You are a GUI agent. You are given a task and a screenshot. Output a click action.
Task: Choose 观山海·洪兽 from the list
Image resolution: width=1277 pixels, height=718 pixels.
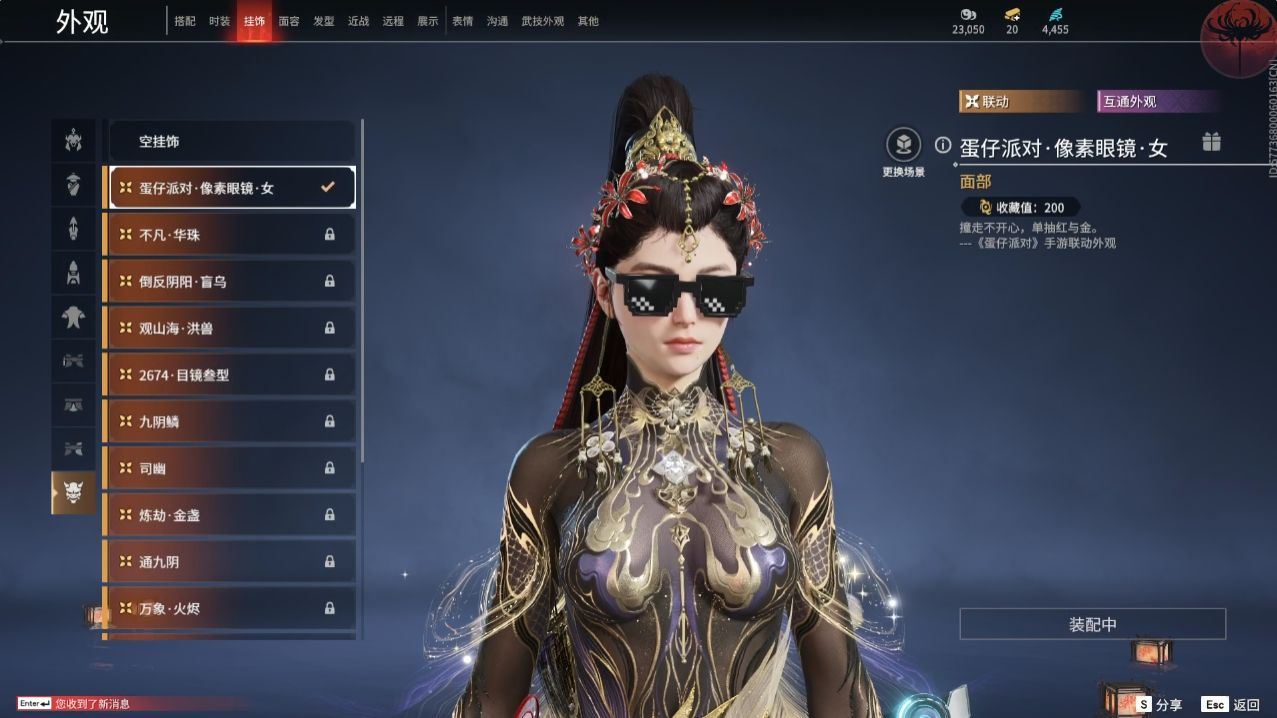click(x=230, y=328)
